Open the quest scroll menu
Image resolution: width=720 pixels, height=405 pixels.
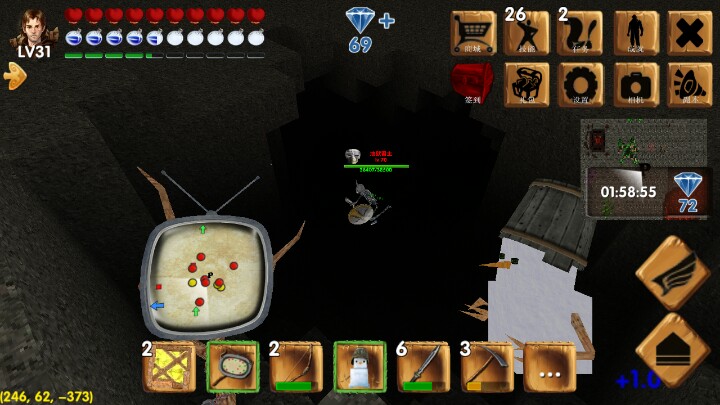click(x=580, y=32)
